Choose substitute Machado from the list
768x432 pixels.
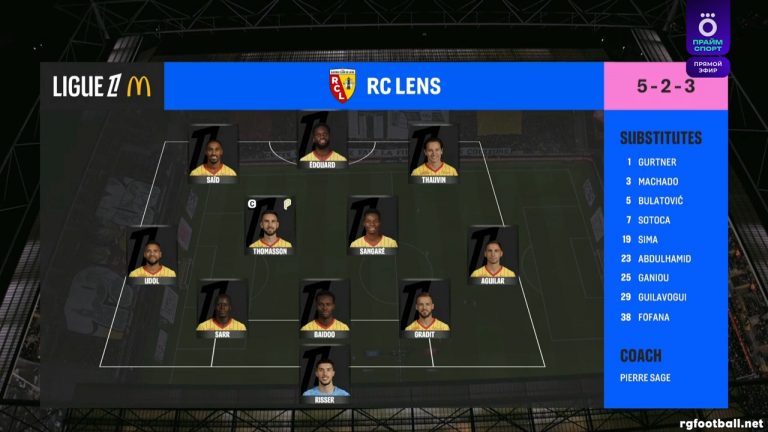[659, 181]
